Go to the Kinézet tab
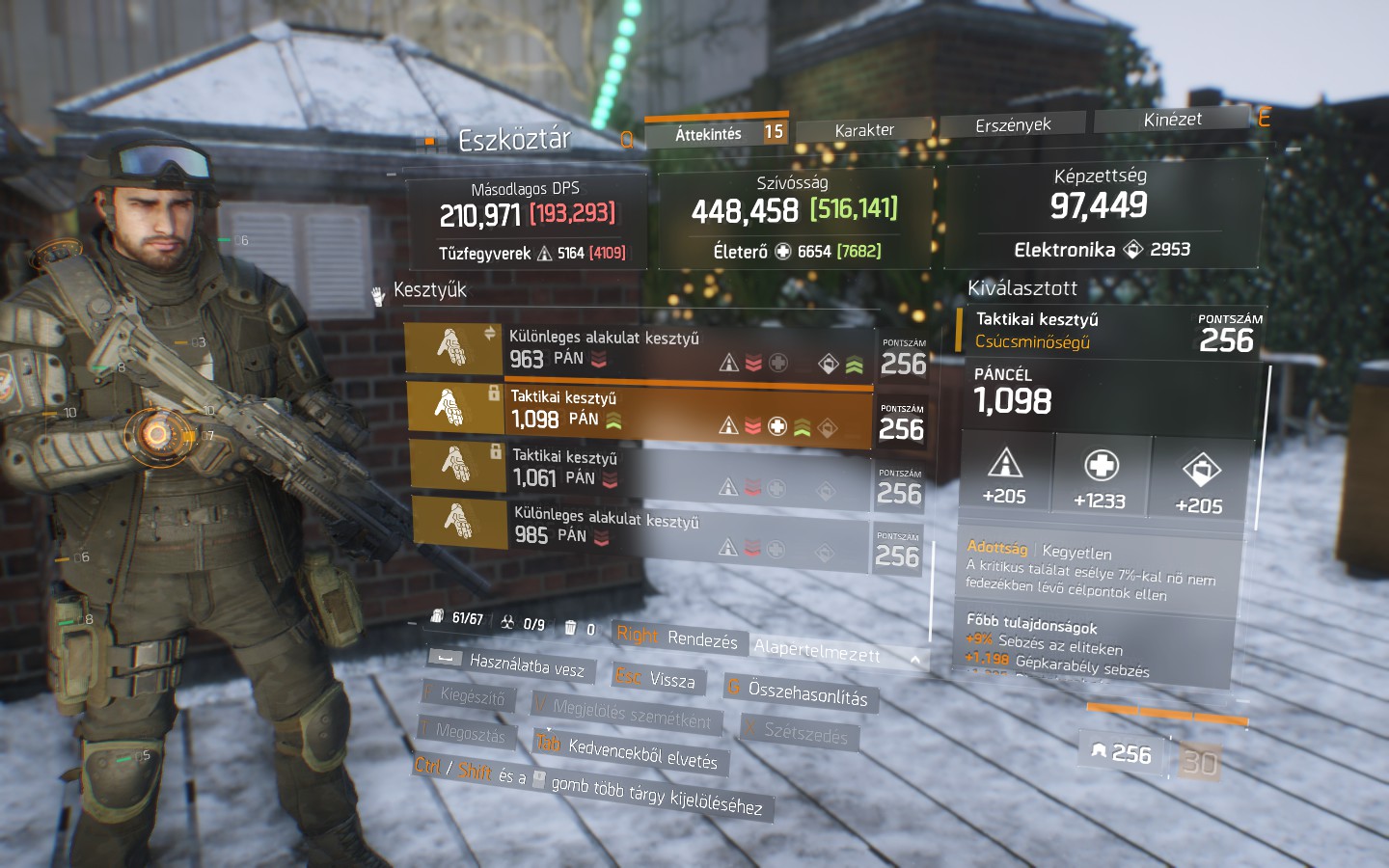The height and width of the screenshot is (868, 1389). 1172,120
